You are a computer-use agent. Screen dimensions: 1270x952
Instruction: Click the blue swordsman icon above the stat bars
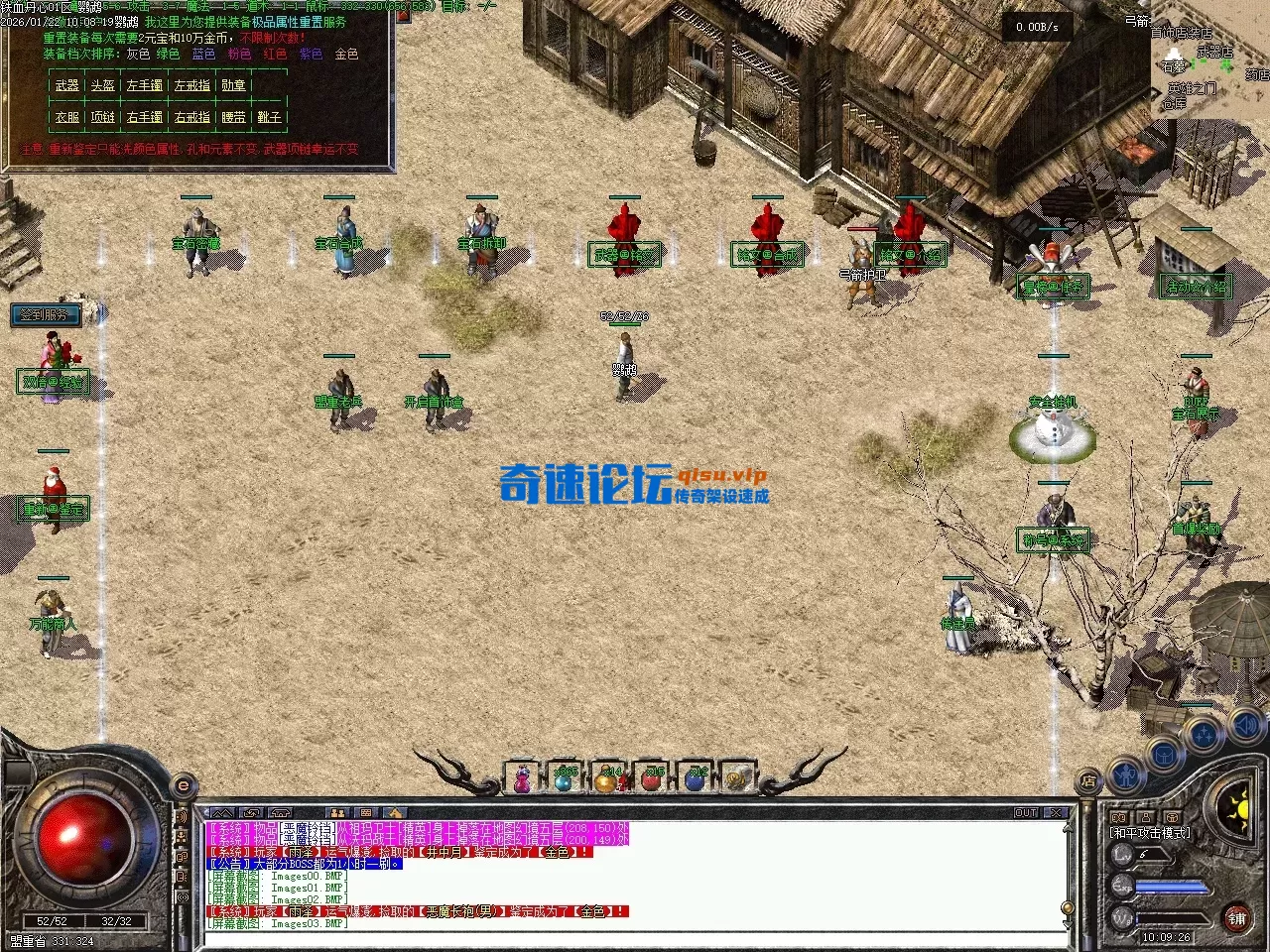(1126, 776)
